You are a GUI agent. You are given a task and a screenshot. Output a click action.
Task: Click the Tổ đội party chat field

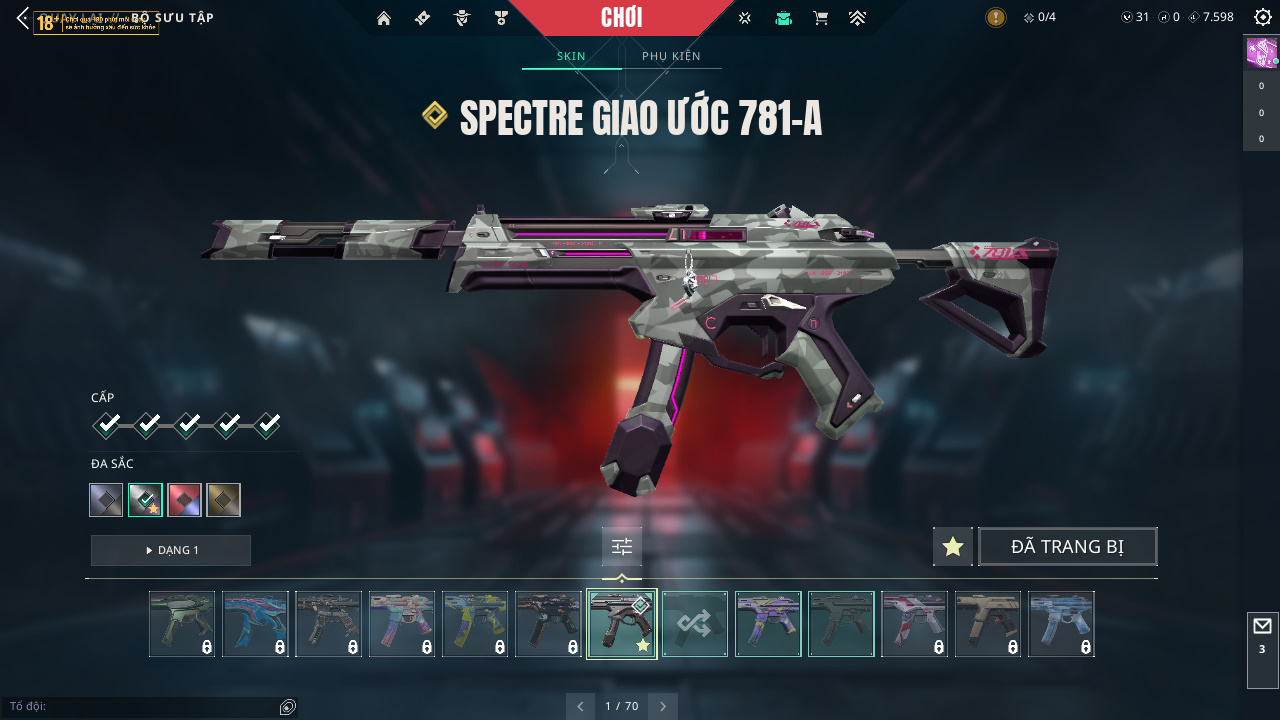140,707
